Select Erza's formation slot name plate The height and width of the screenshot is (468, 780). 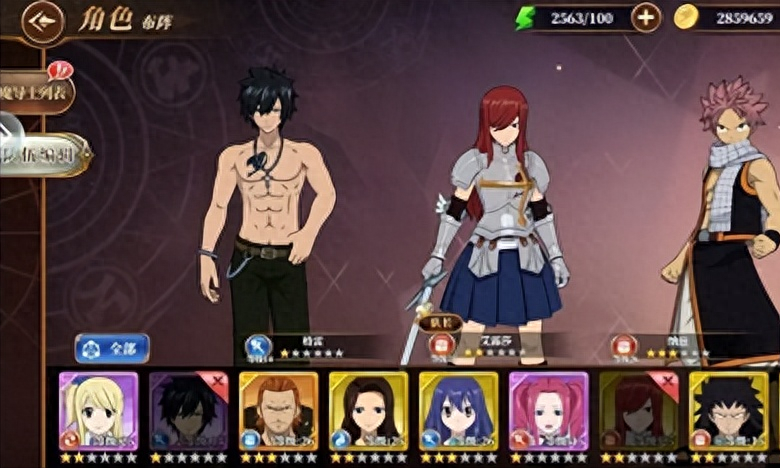[x=483, y=344]
